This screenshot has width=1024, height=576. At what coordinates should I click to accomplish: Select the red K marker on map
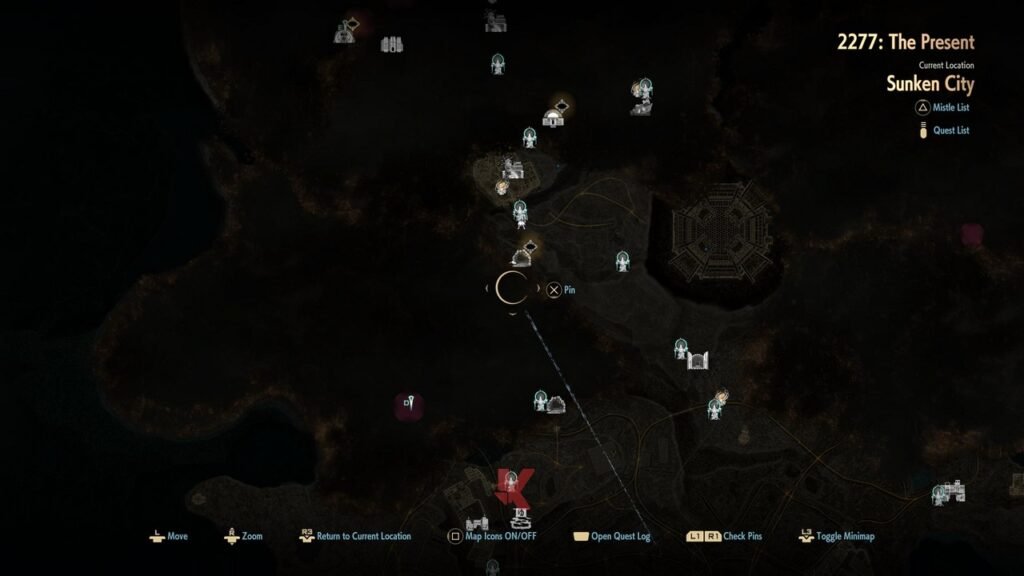(x=514, y=487)
